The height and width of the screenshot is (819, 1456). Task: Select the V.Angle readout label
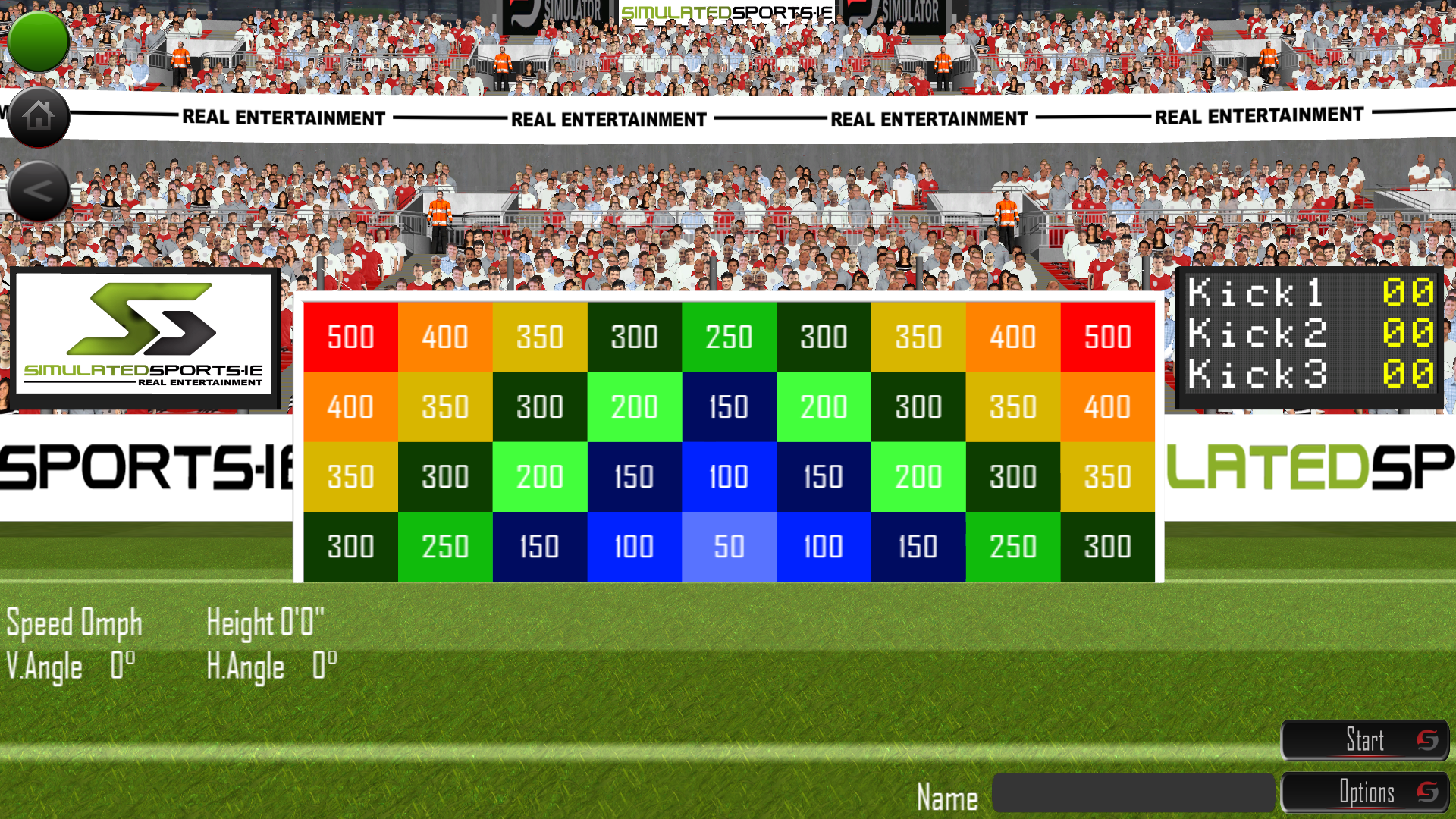43,667
